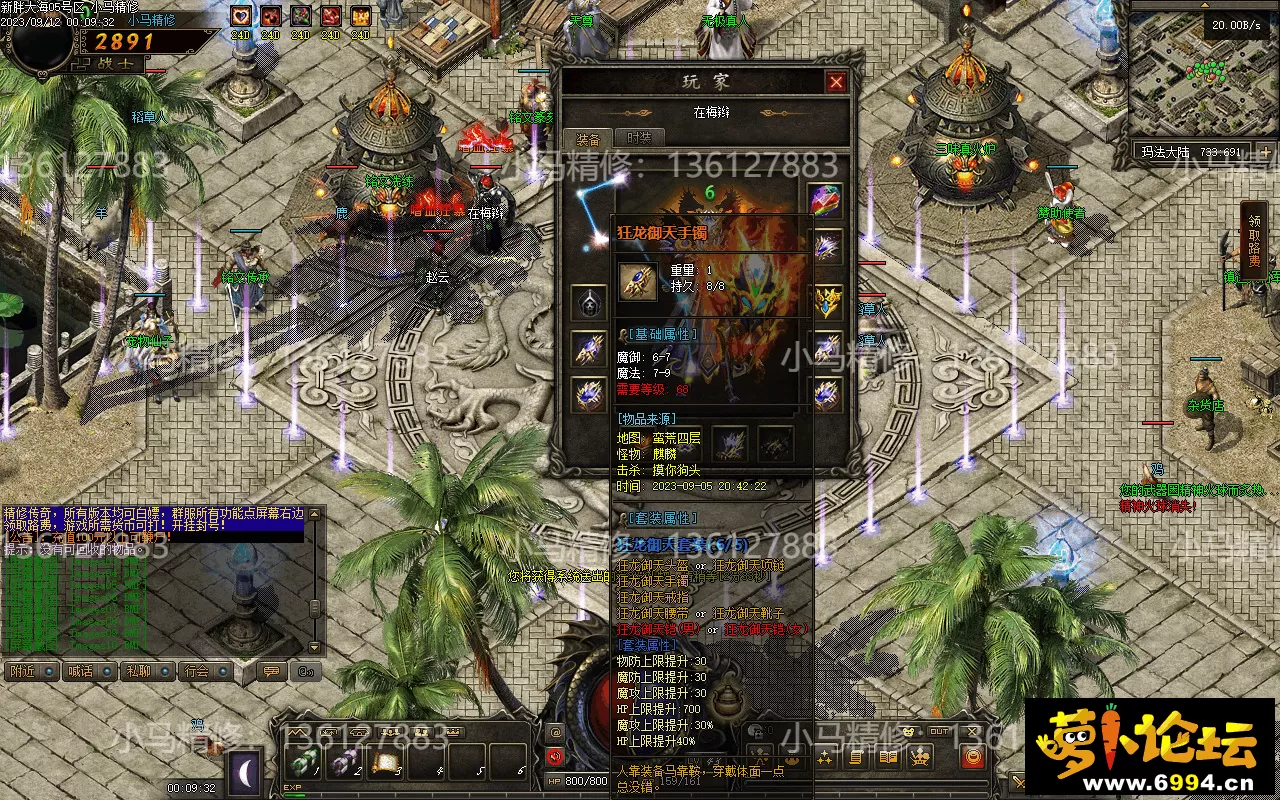Open the open-book skills menu icon
Screen dimensions: 1280x800
point(888,757)
